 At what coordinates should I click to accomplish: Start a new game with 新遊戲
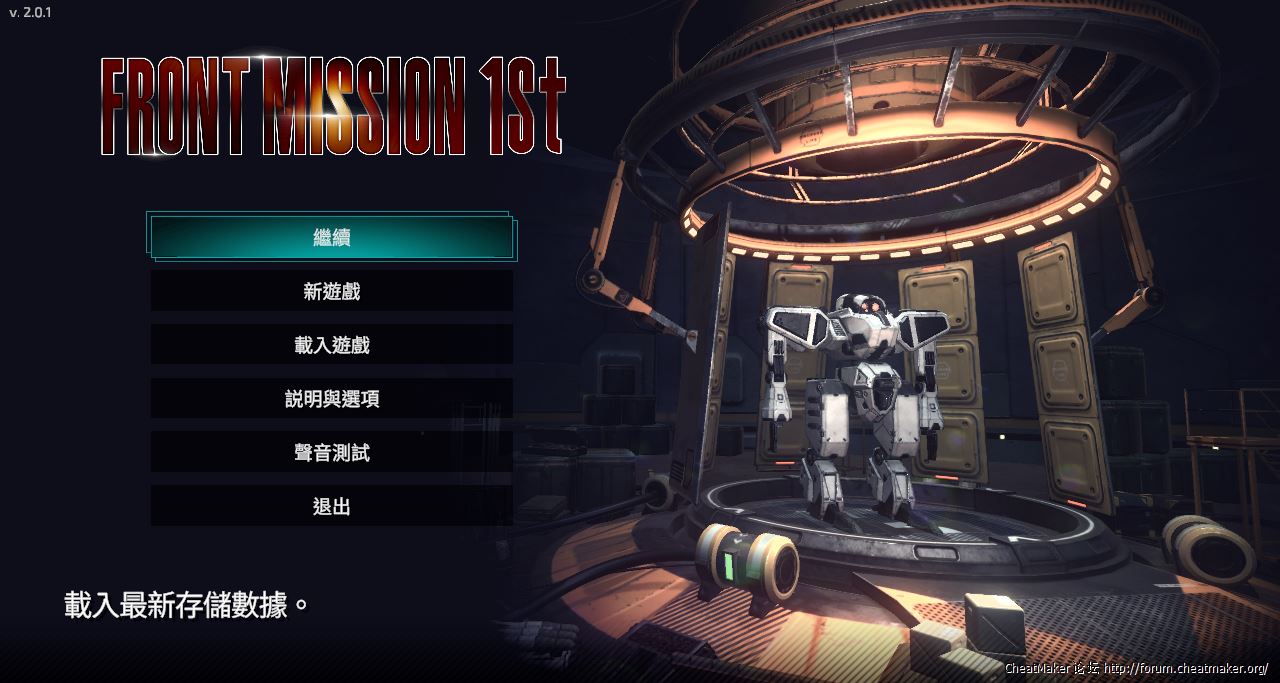[332, 291]
